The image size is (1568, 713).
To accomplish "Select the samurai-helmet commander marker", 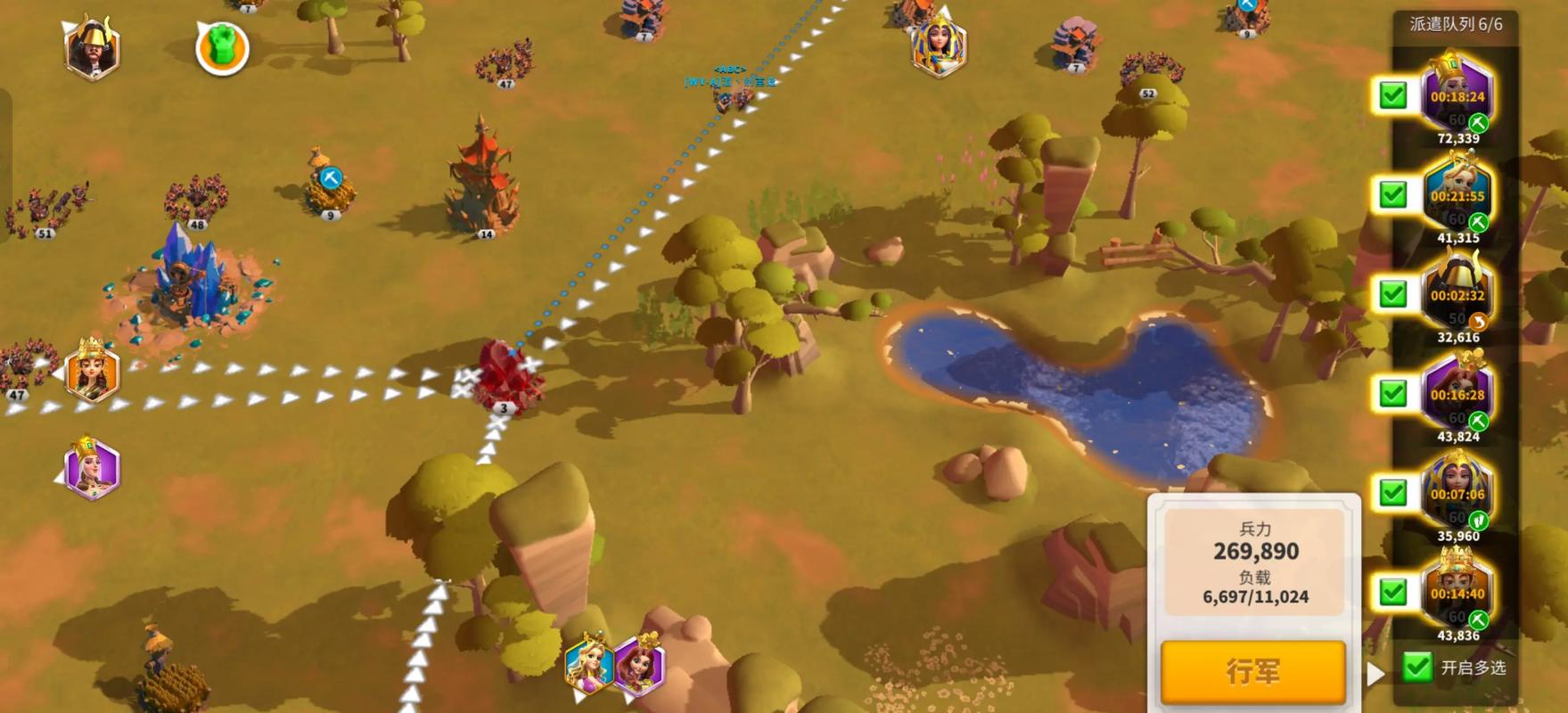I will [x=92, y=48].
